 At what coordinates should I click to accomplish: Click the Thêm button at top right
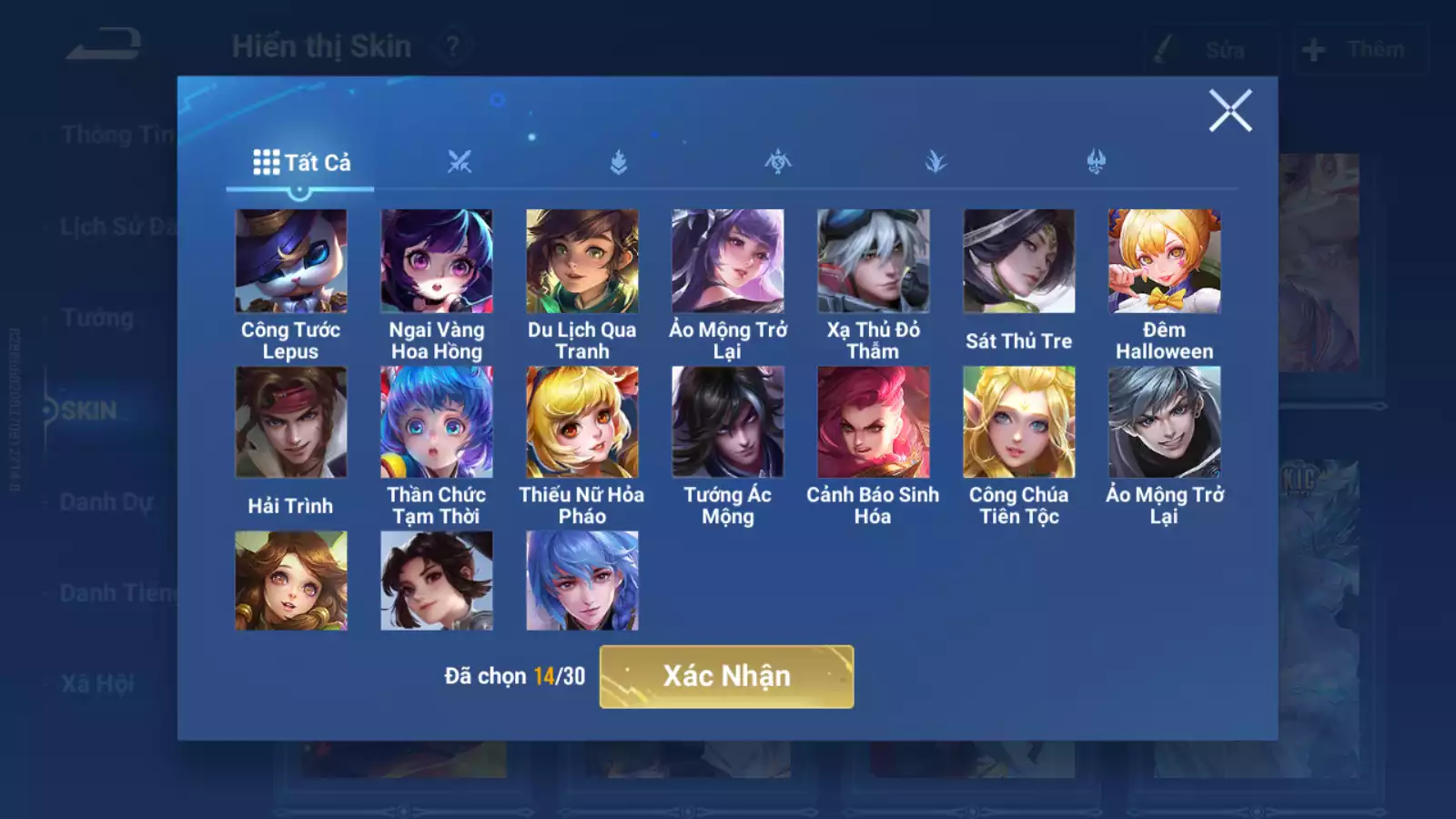[1358, 50]
